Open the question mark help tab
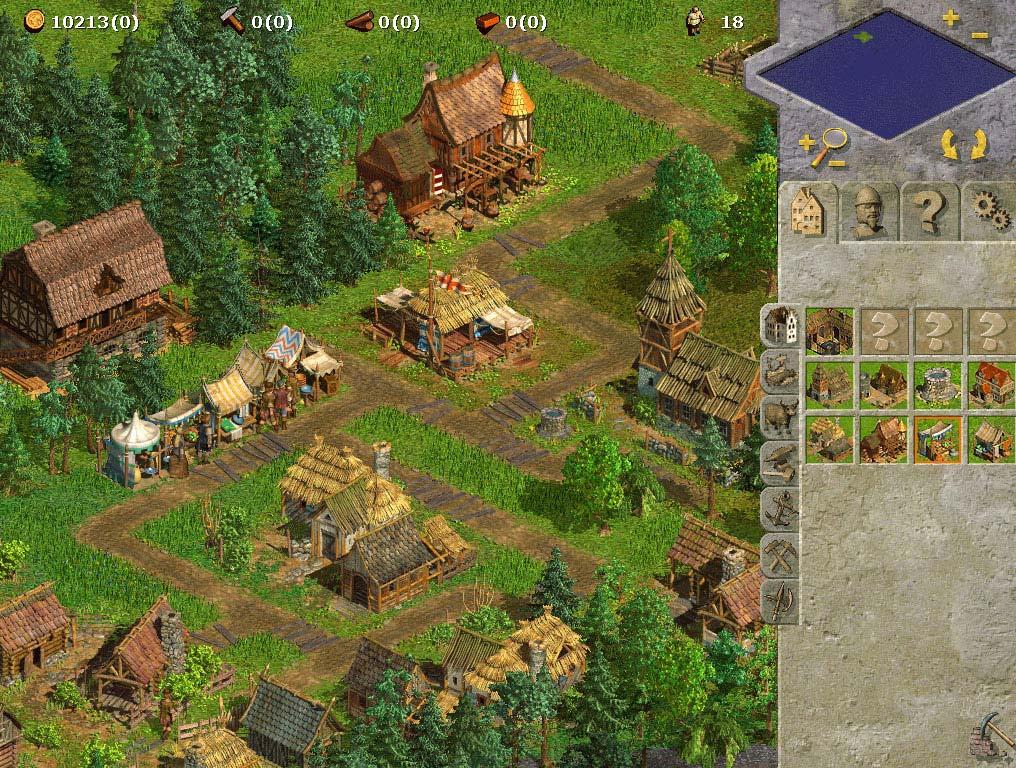The image size is (1016, 768). click(929, 210)
